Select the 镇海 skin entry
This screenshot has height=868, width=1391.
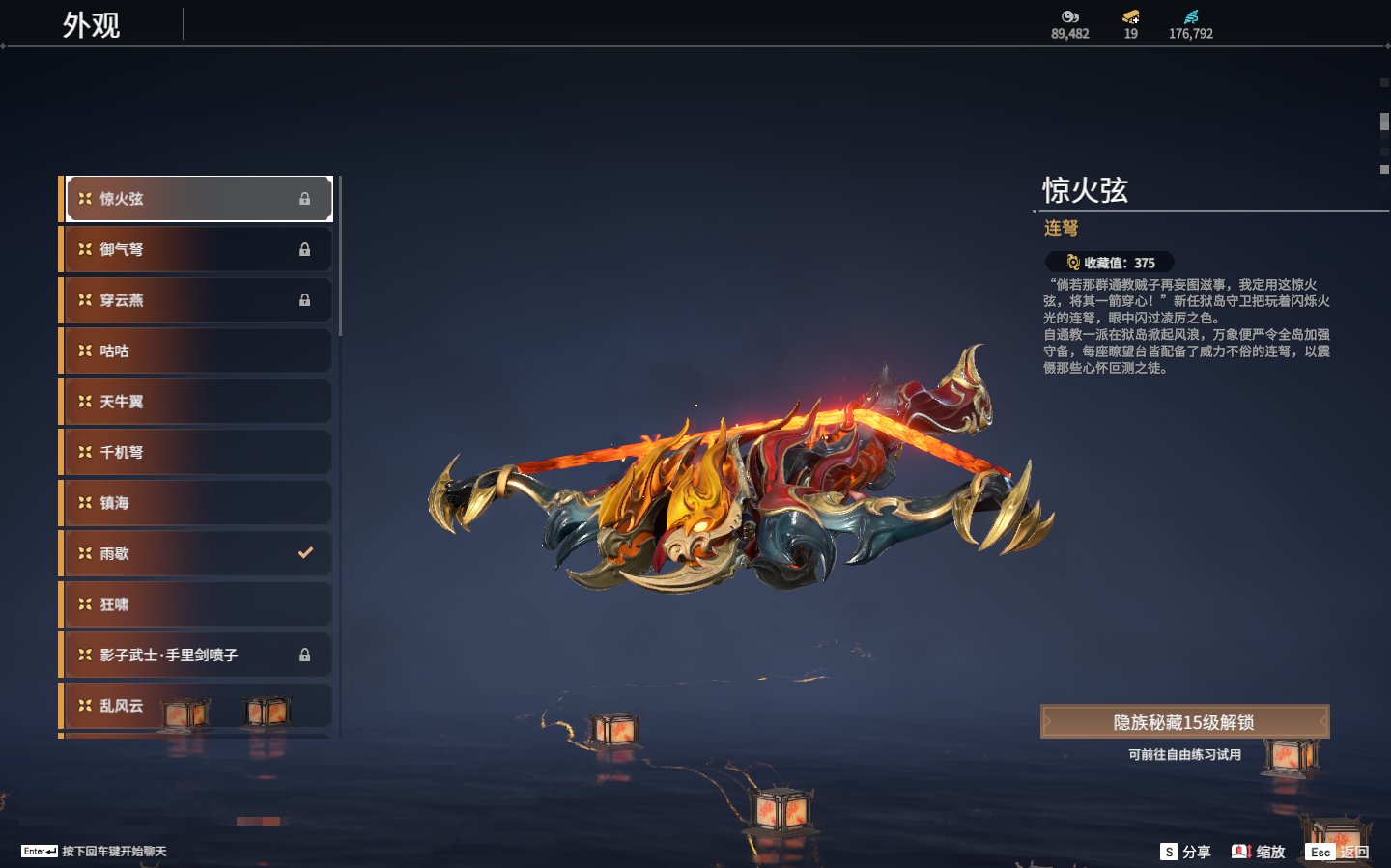(198, 503)
